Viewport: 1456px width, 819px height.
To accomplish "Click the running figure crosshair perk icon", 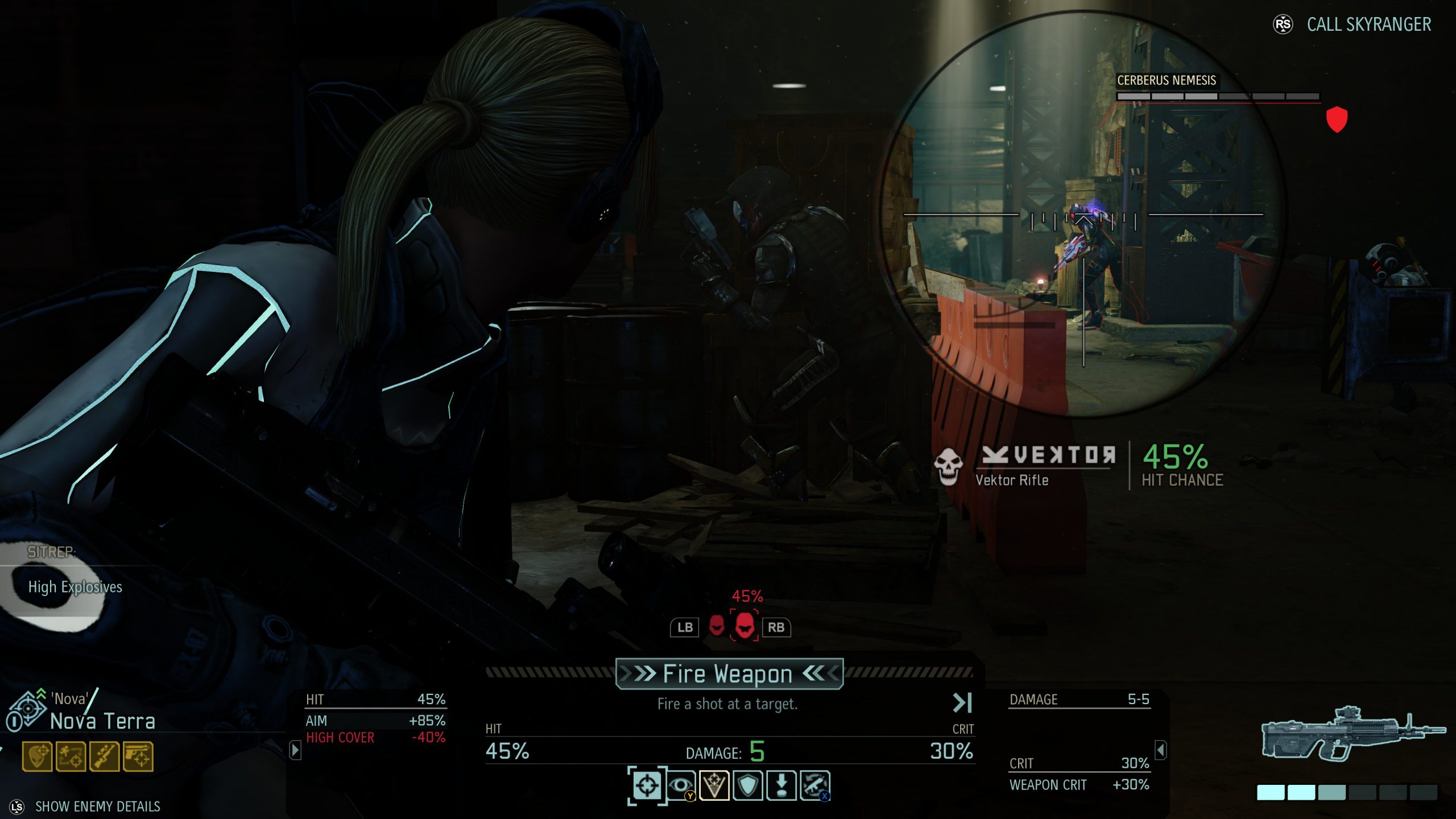I will (71, 756).
